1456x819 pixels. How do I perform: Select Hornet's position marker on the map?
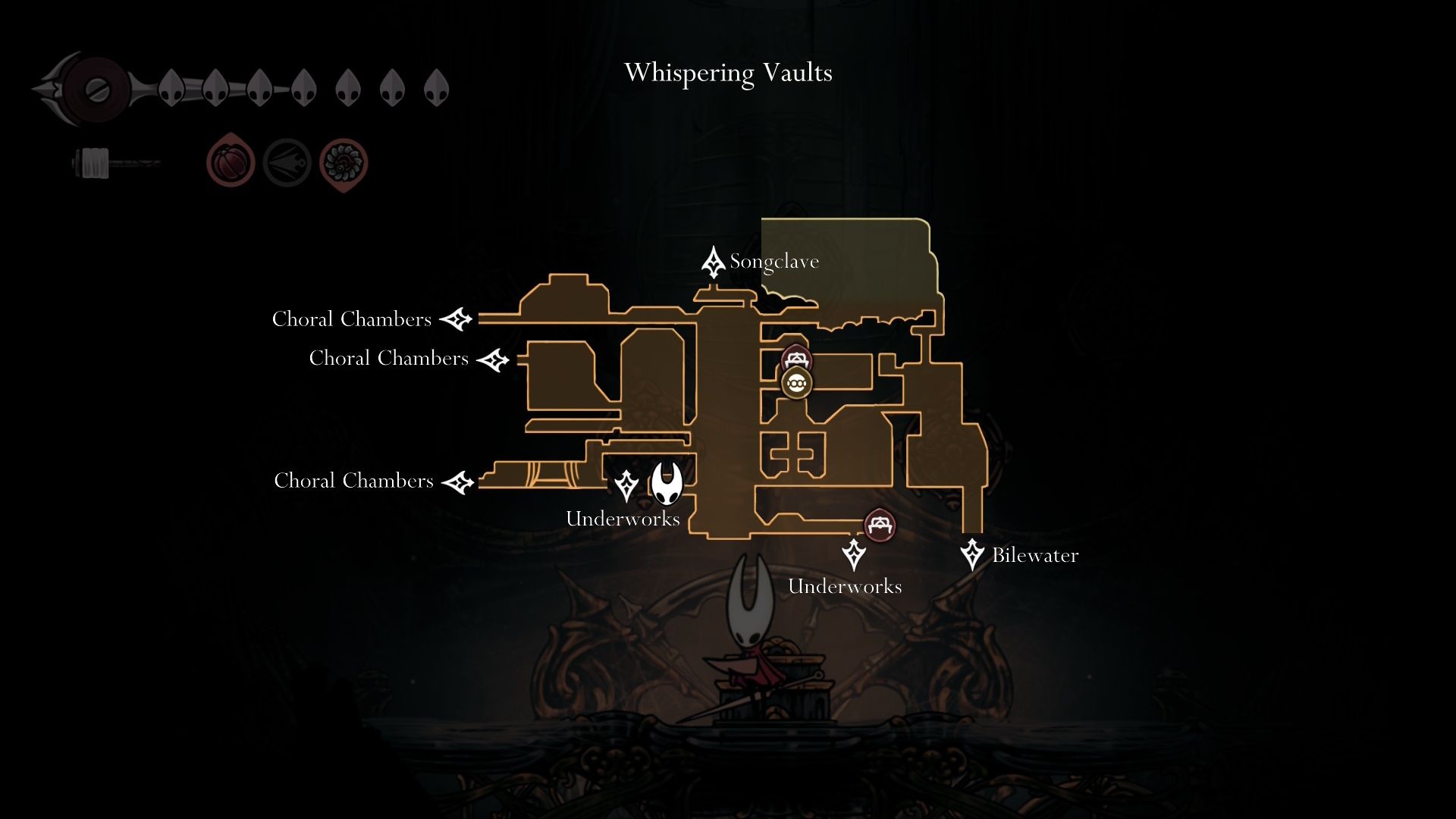click(x=667, y=483)
